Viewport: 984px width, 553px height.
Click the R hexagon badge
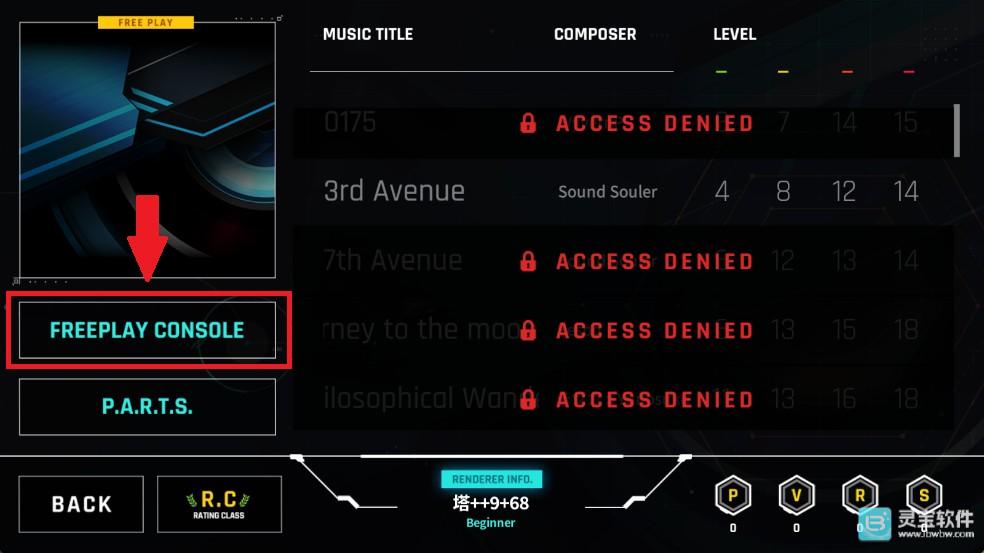coord(860,496)
